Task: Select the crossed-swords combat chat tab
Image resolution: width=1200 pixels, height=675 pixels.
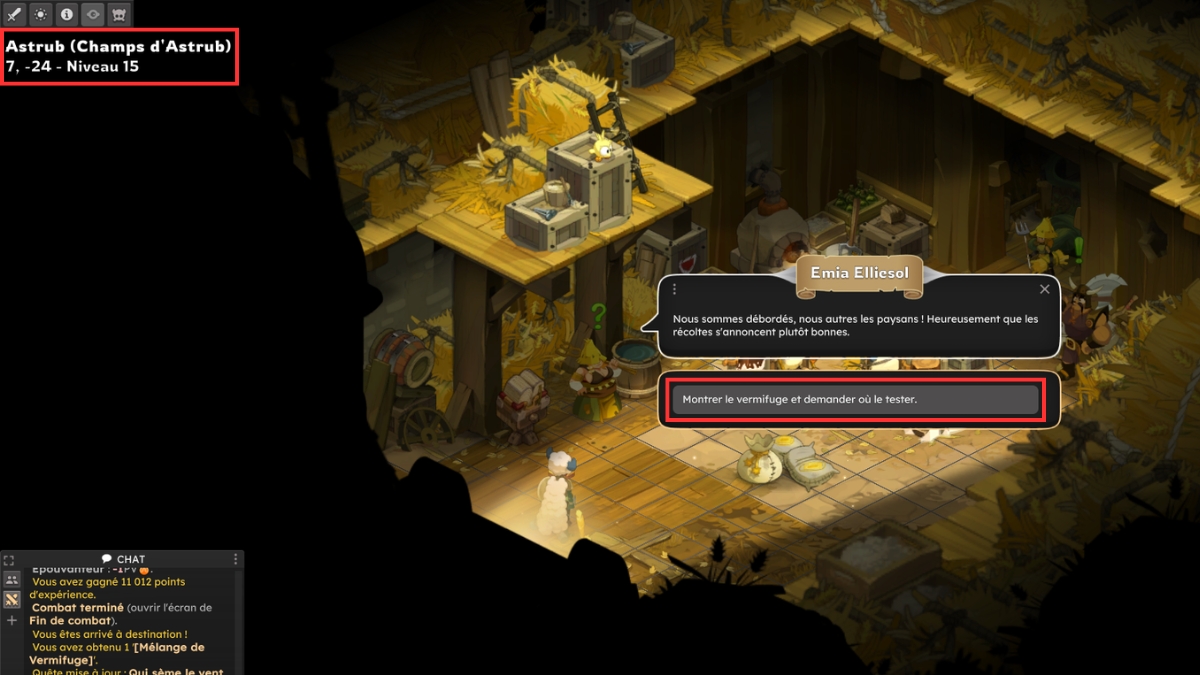Action: coord(12,599)
